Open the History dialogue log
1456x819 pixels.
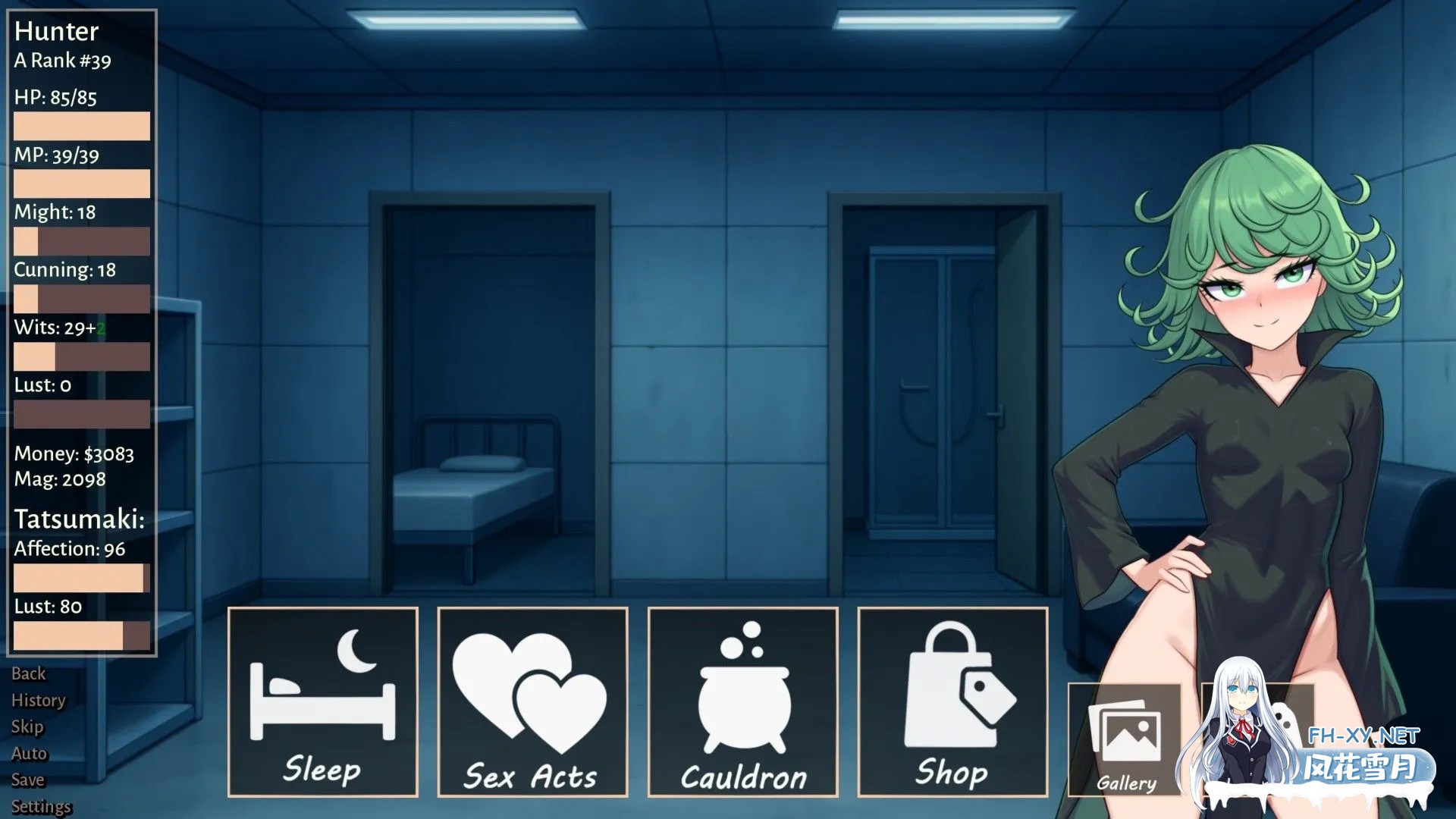[39, 700]
